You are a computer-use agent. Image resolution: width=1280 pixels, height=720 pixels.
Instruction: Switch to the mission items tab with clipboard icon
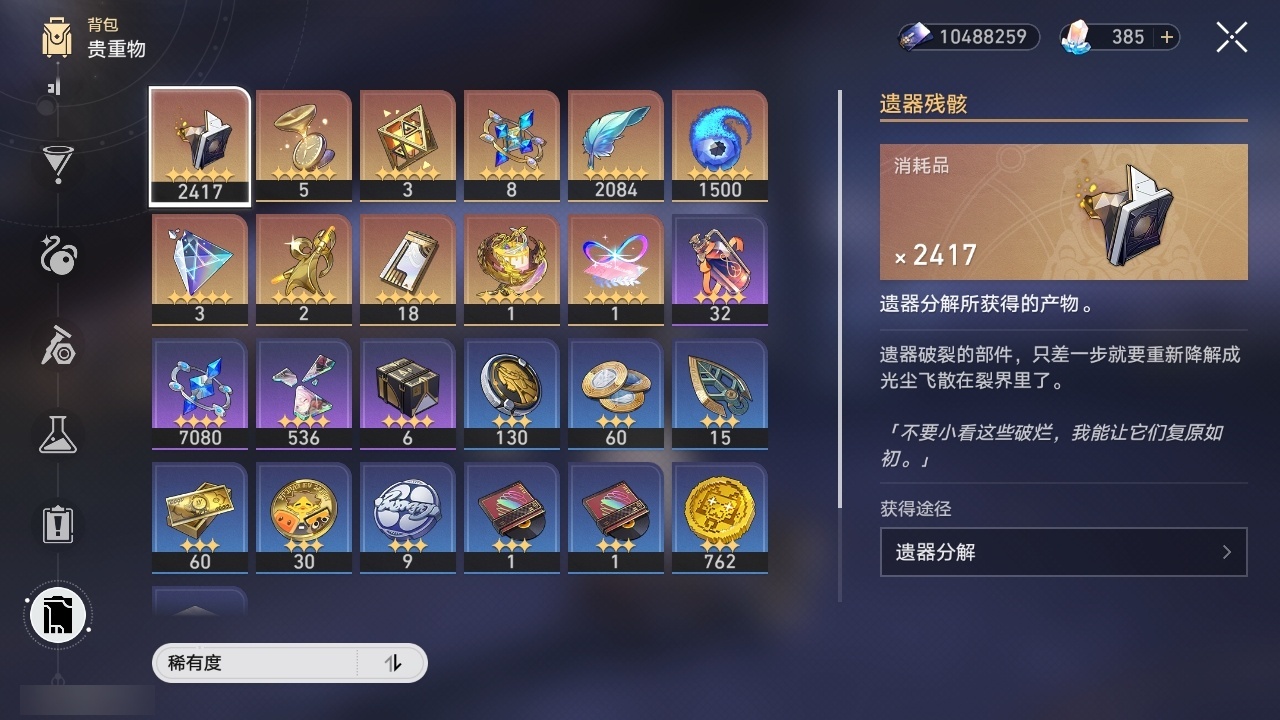click(57, 525)
